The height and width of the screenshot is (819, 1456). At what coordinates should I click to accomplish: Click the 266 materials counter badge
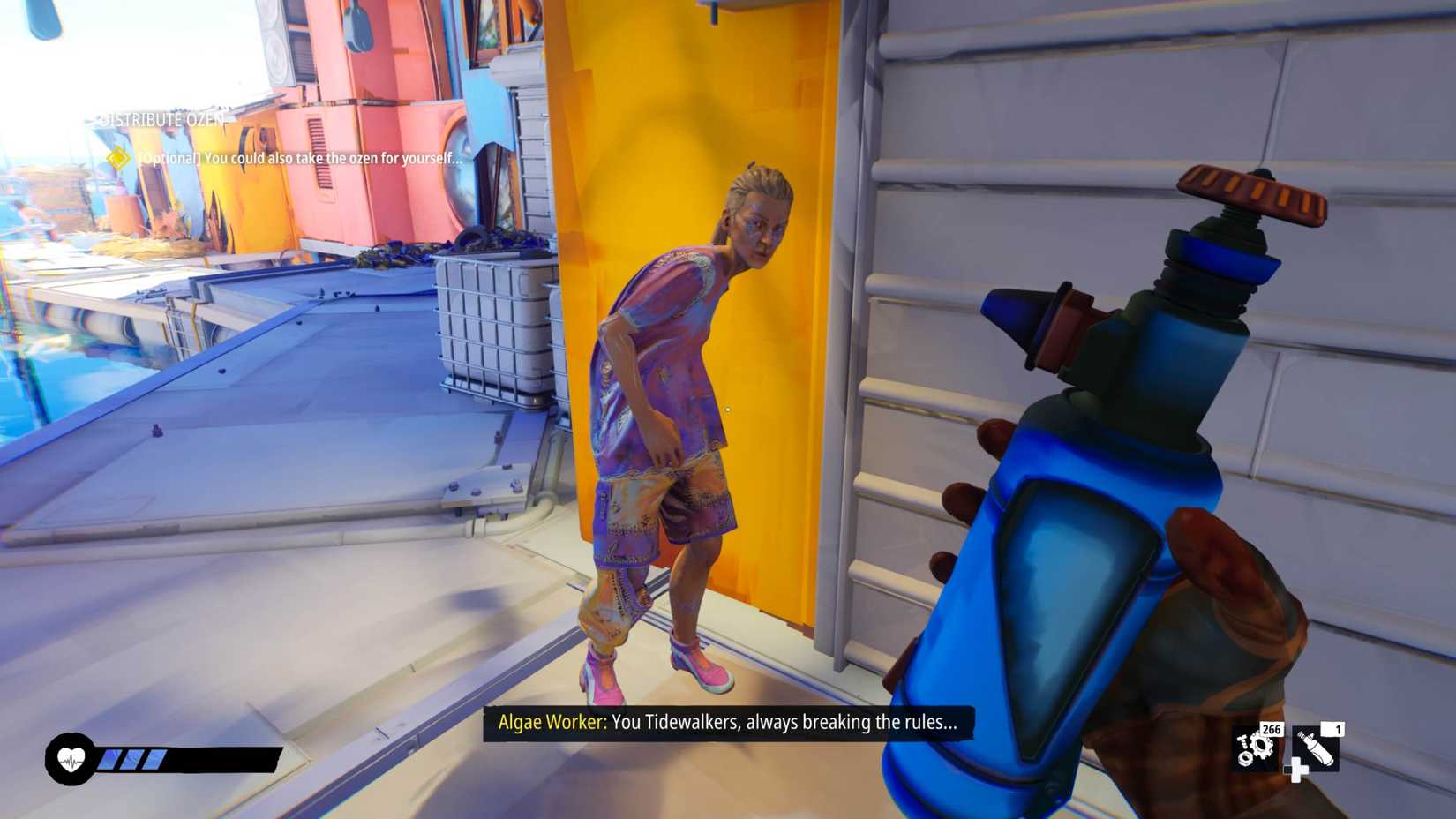tap(1271, 730)
